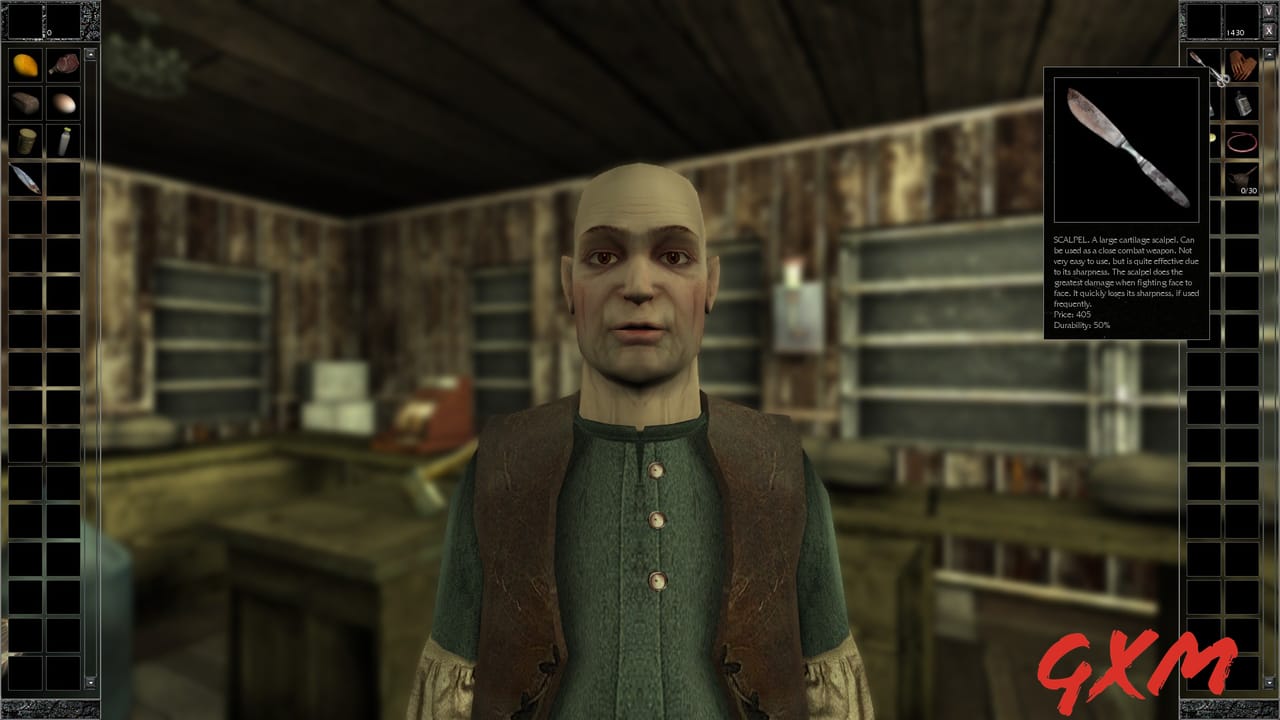Select the glass bottle of tincture
Viewport: 1280px width, 720px height.
(1244, 104)
